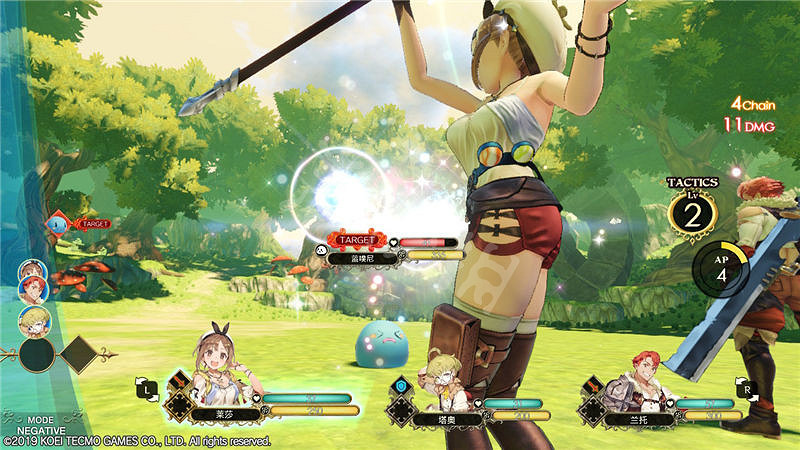800x450 pixels.
Task: Click the orange arrow icon beside Ryza's name
Action: pyautogui.click(x=179, y=380)
